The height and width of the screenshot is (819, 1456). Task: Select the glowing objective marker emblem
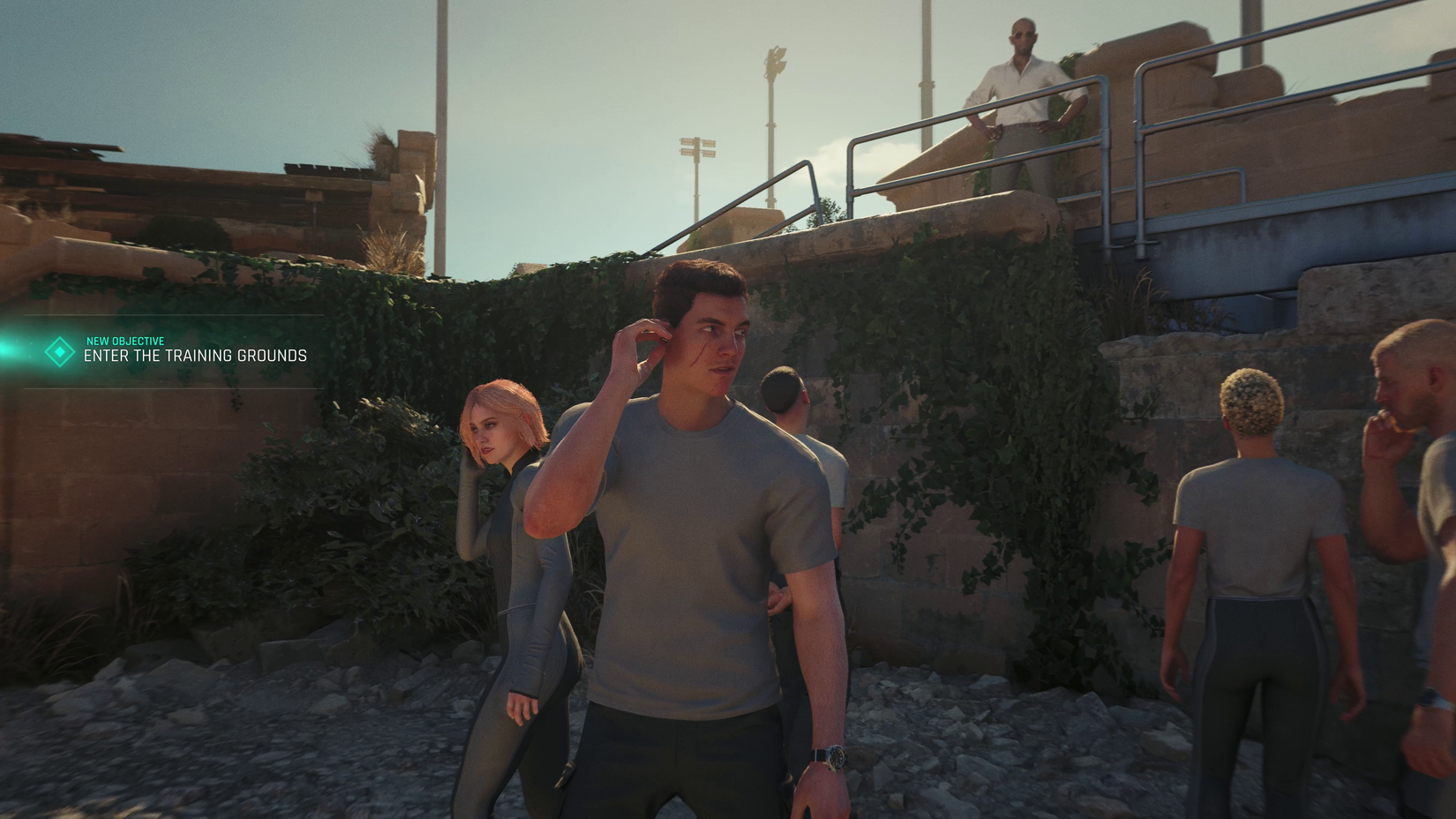coord(58,352)
